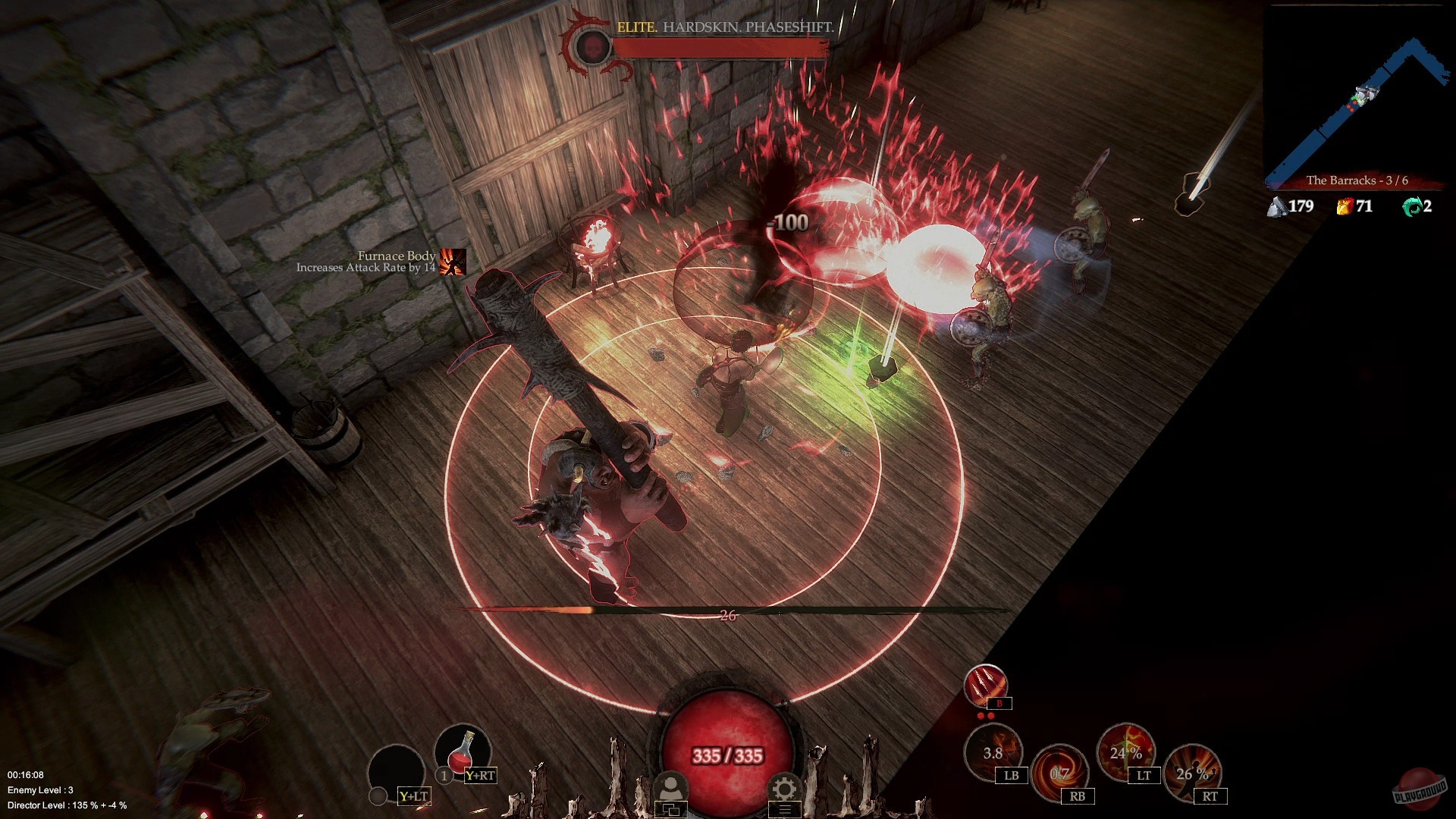Activate the LB ability on 3.8 cooldown

[x=994, y=754]
